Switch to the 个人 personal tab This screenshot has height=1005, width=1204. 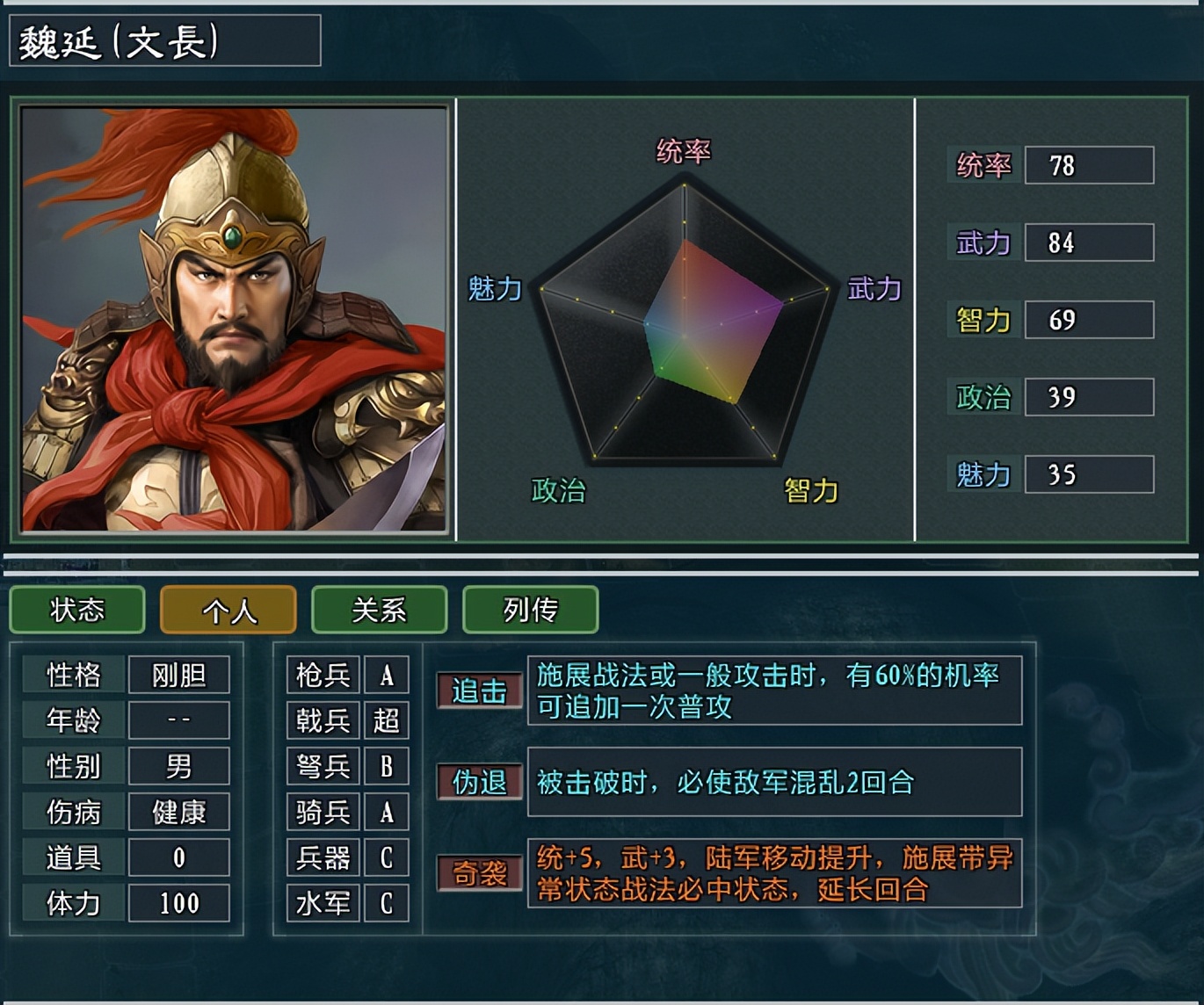click(228, 610)
